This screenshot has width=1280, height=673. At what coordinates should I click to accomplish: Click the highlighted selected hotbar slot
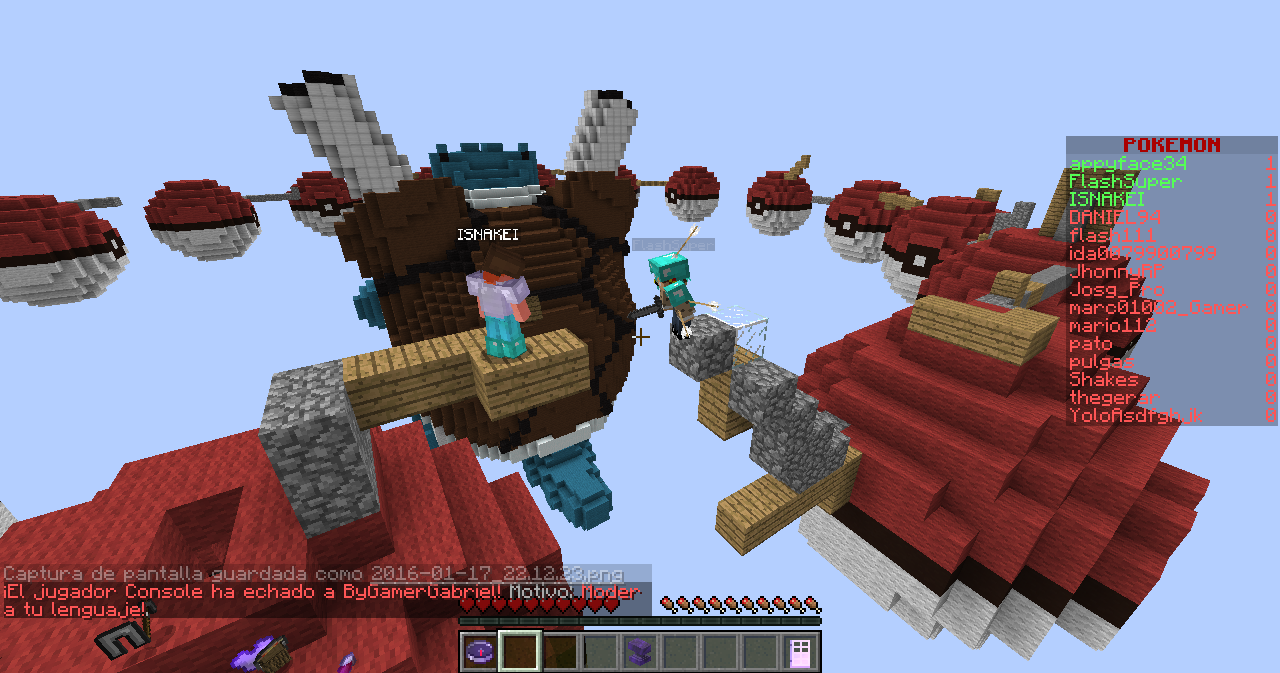[520, 652]
